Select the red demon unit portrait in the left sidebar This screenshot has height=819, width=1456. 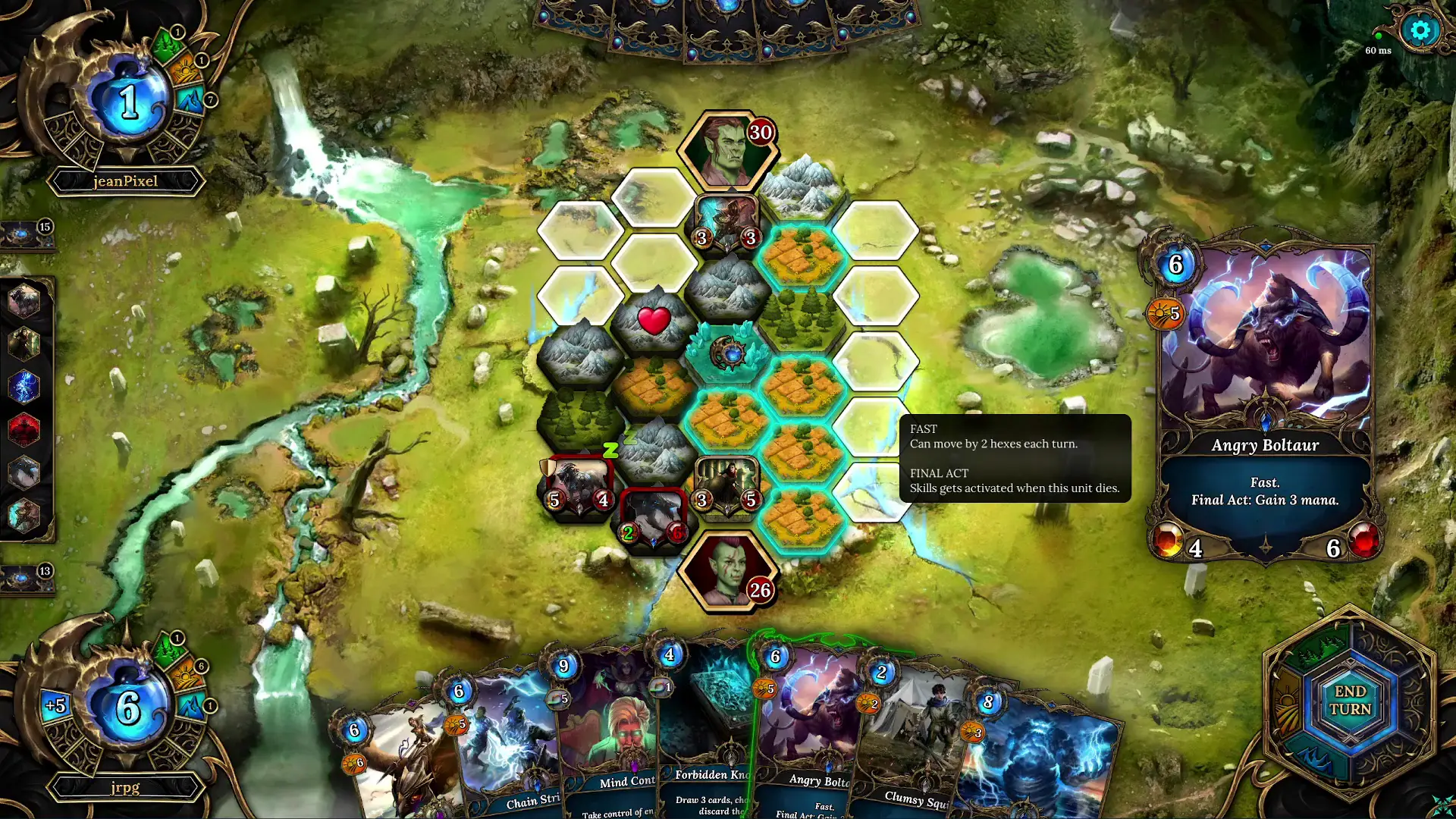25,428
